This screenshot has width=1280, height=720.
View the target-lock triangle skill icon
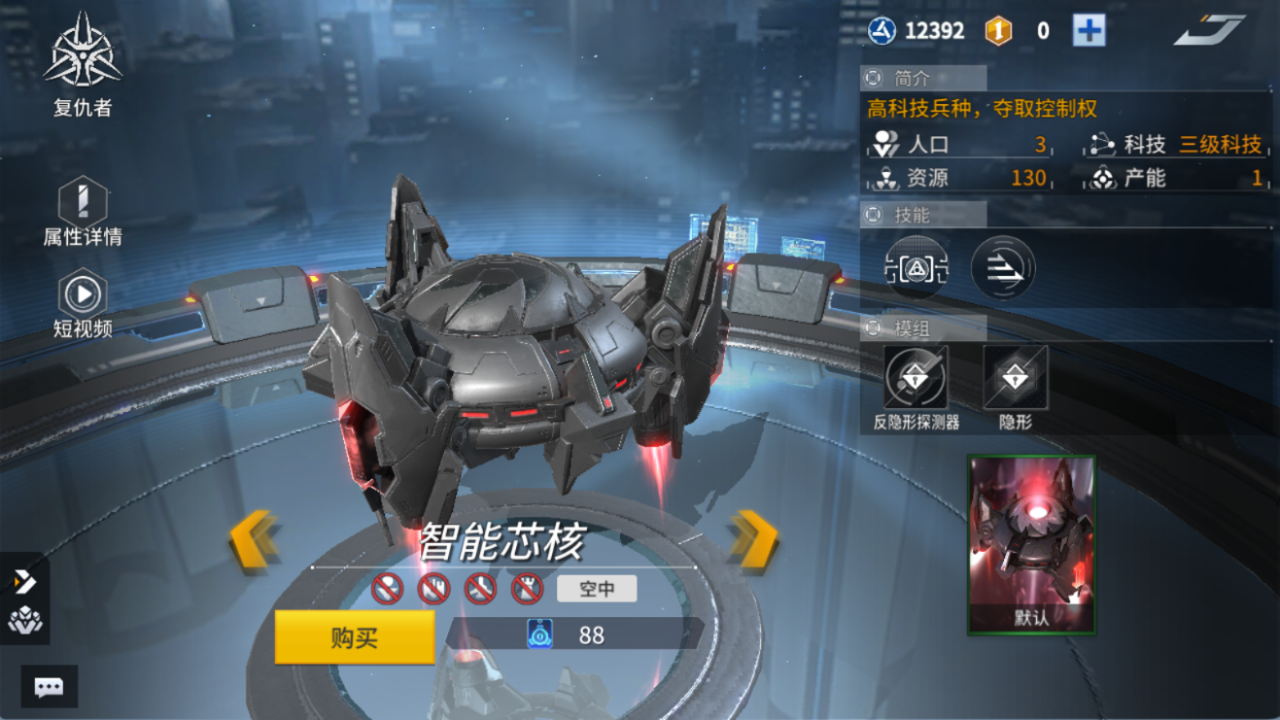pyautogui.click(x=916, y=268)
